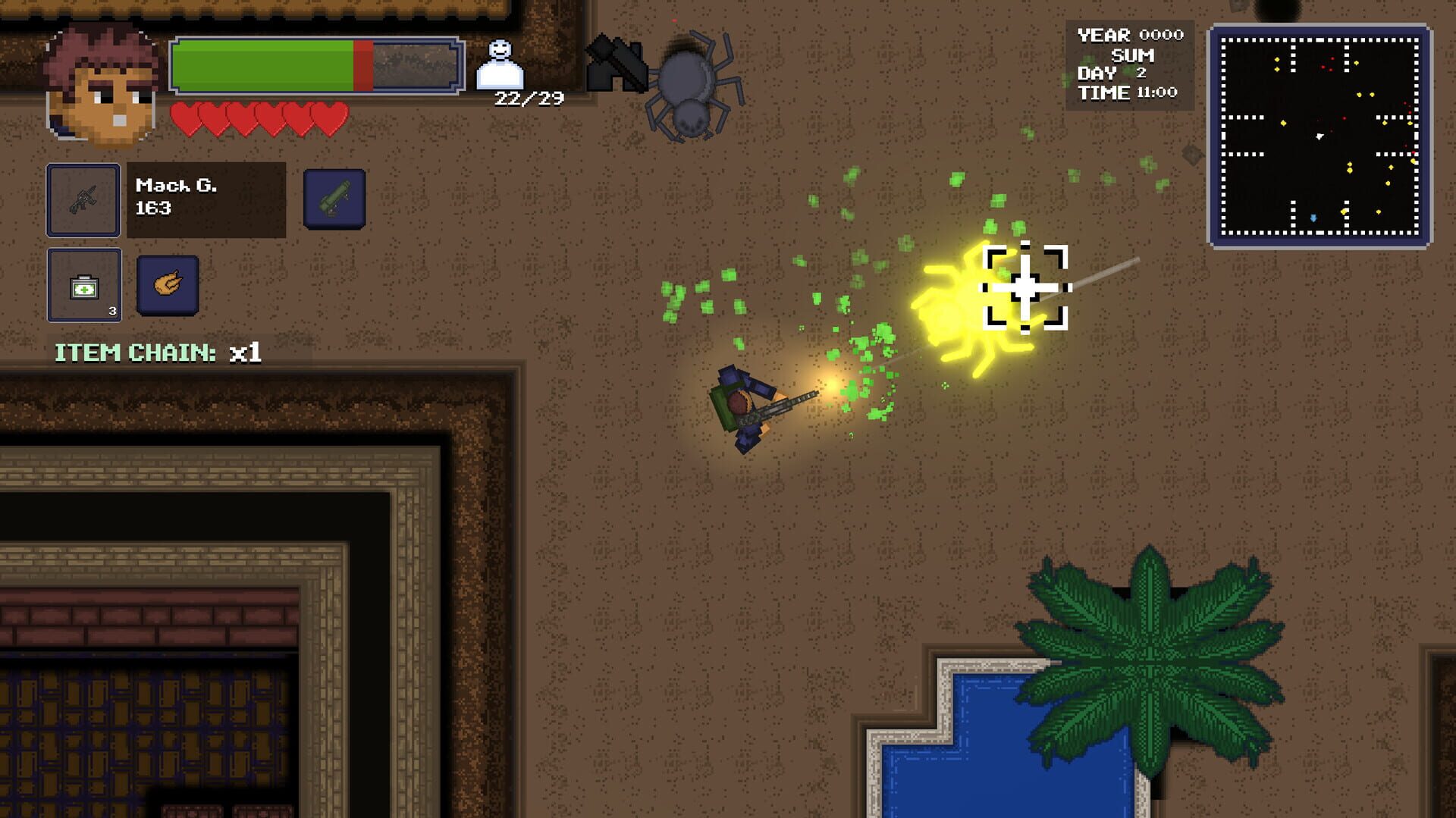This screenshot has width=1456, height=818.
Task: Select the green bazooka weapon icon
Action: pos(334,199)
